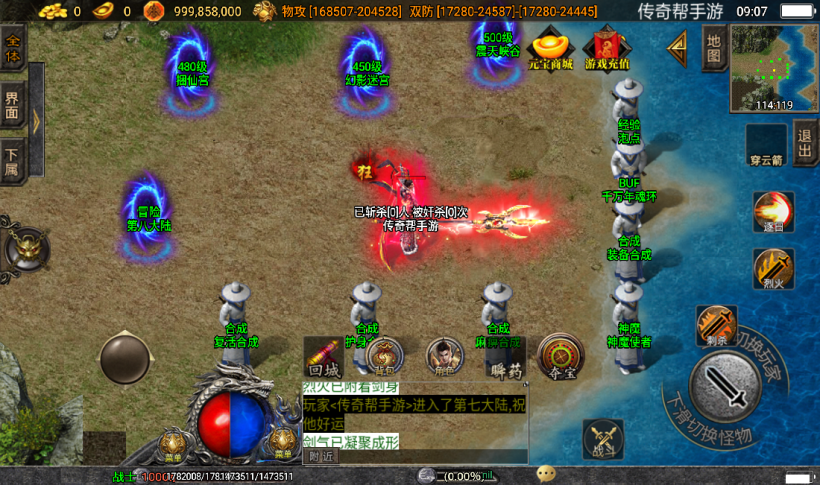The image size is (820, 485).
Task: Open the 夺宝 treasure wheel
Action: coord(561,357)
